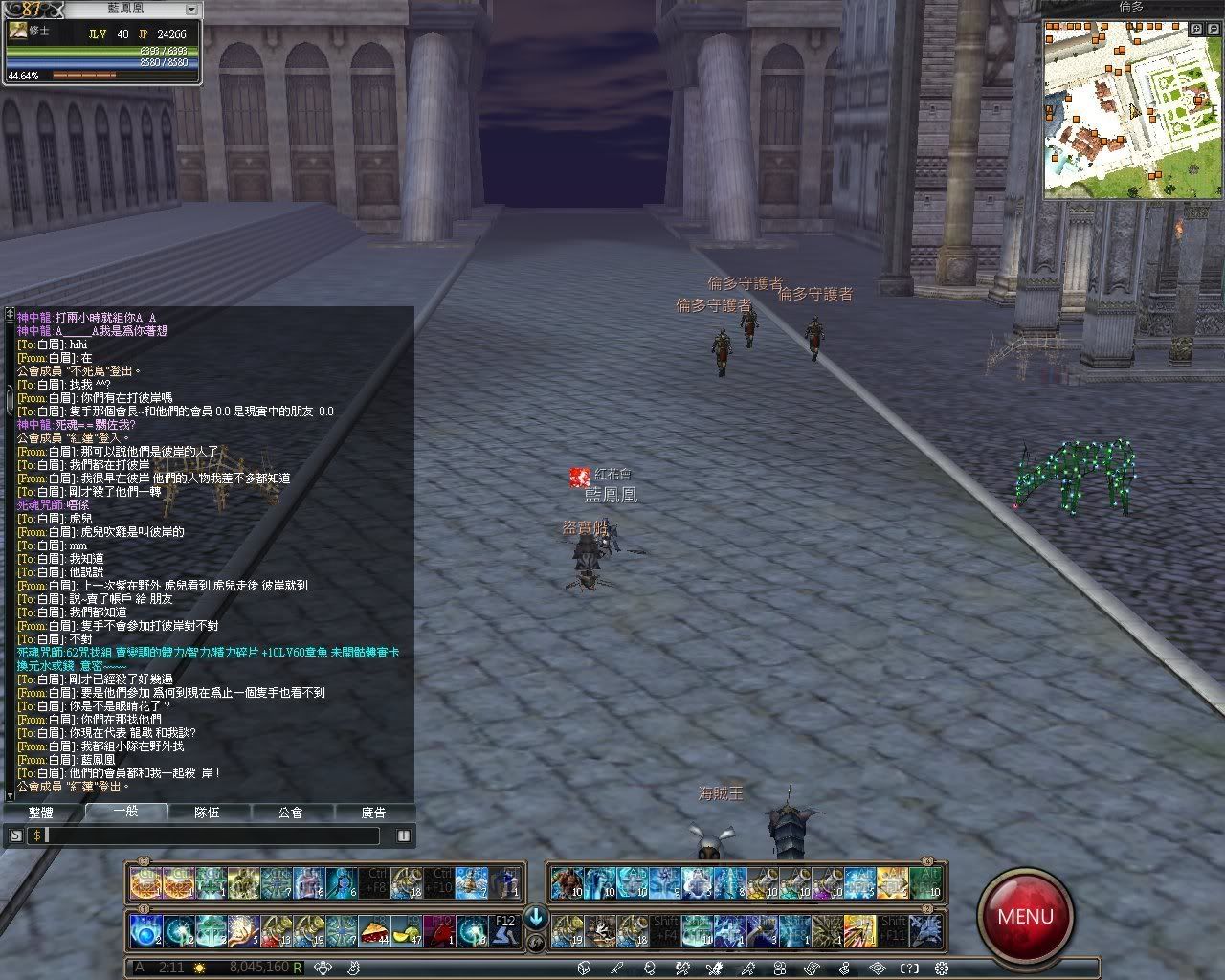This screenshot has width=1225, height=980.
Task: Zoom out on the minimap
Action: [x=1214, y=30]
